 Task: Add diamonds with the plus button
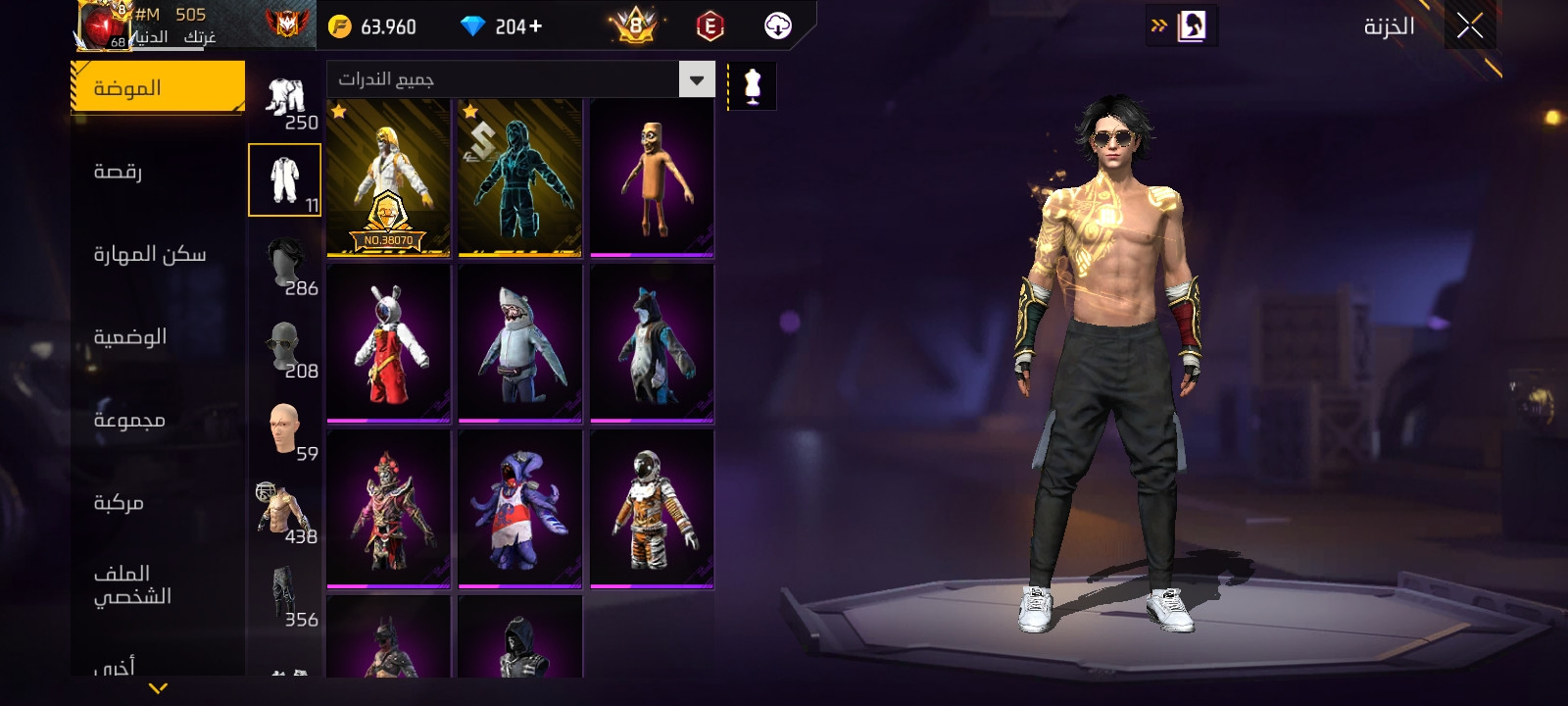[x=535, y=26]
